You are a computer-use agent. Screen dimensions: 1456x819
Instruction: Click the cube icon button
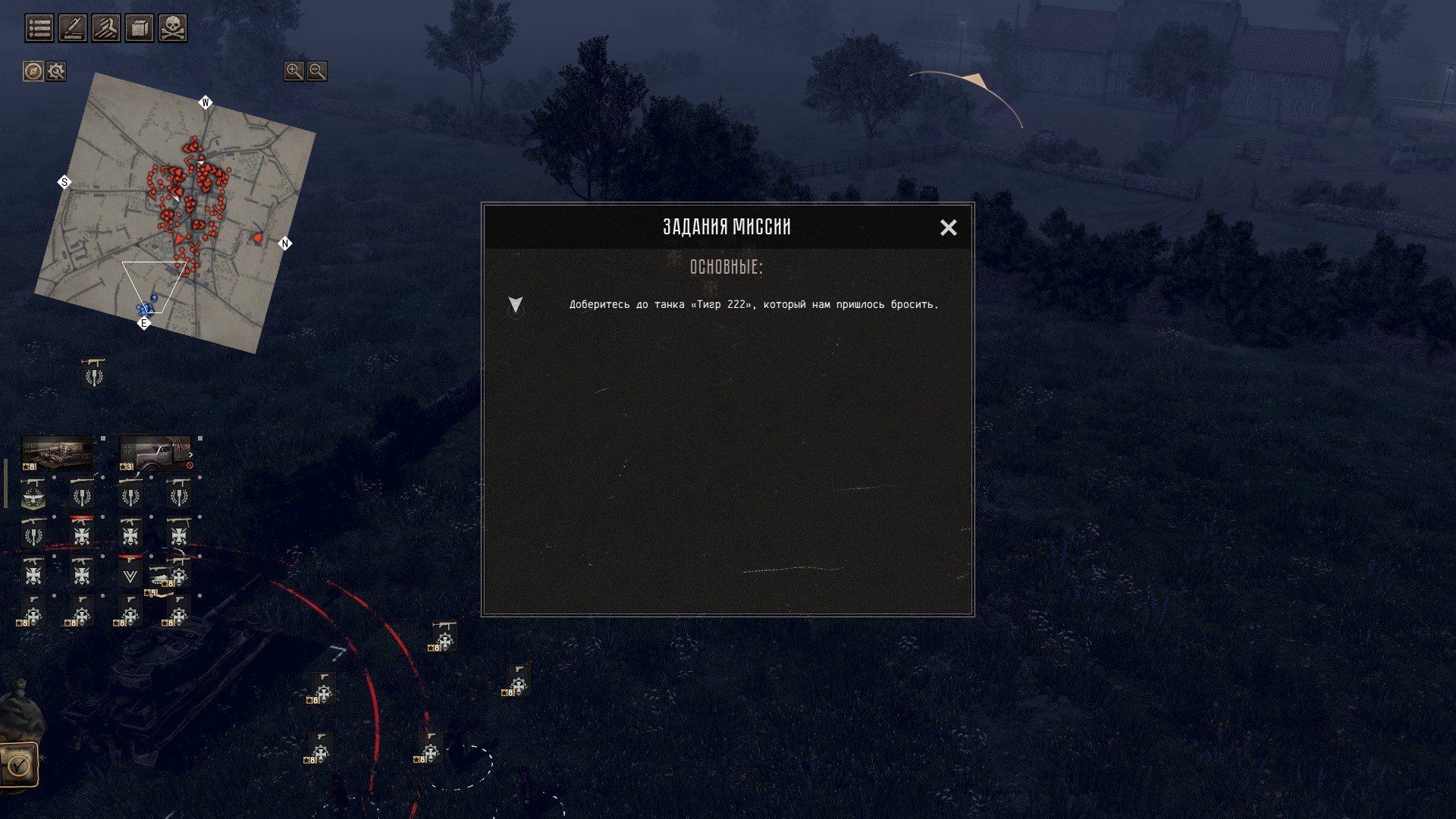[140, 29]
